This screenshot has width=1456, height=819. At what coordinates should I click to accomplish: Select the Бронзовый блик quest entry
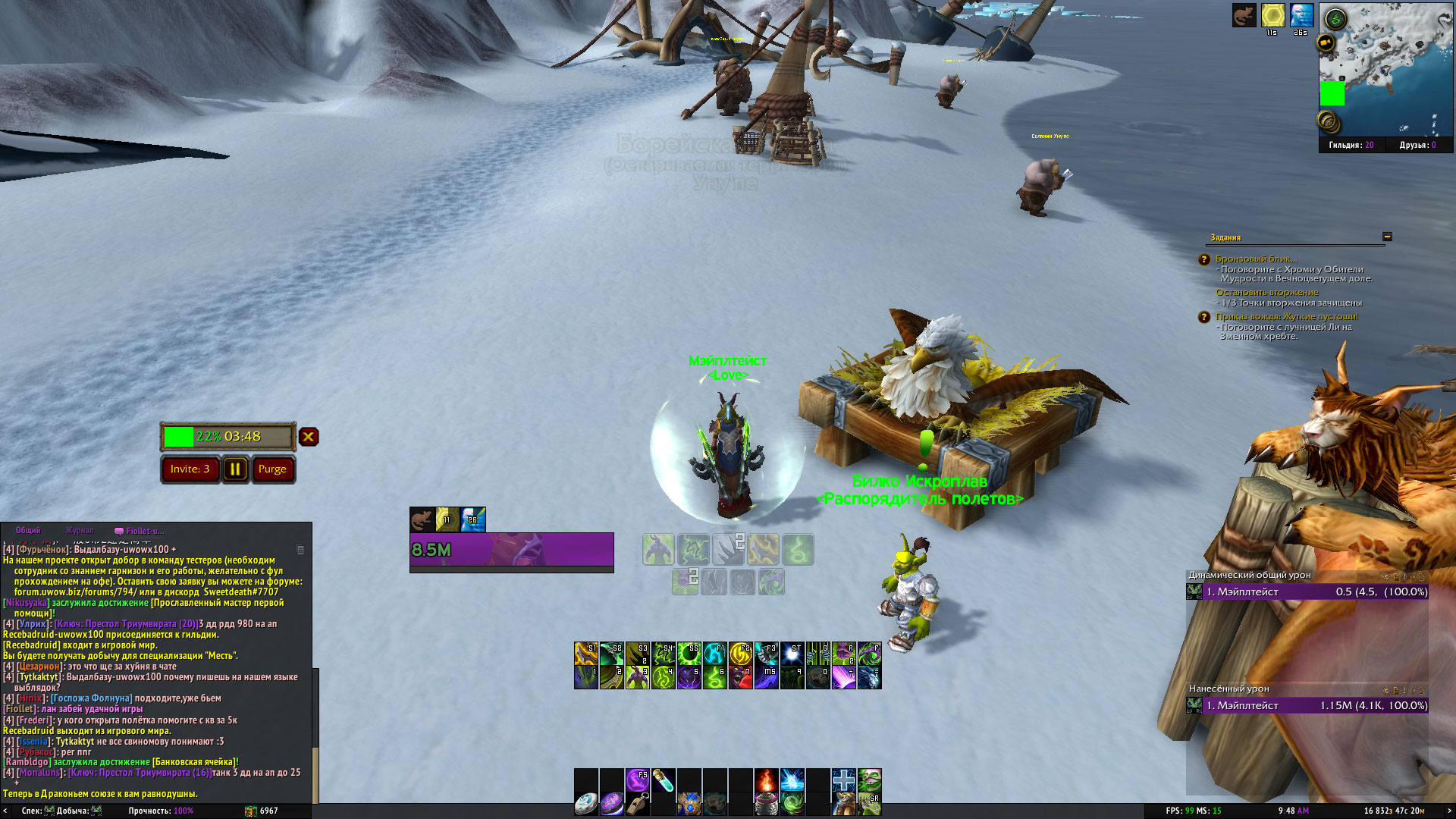point(1256,259)
